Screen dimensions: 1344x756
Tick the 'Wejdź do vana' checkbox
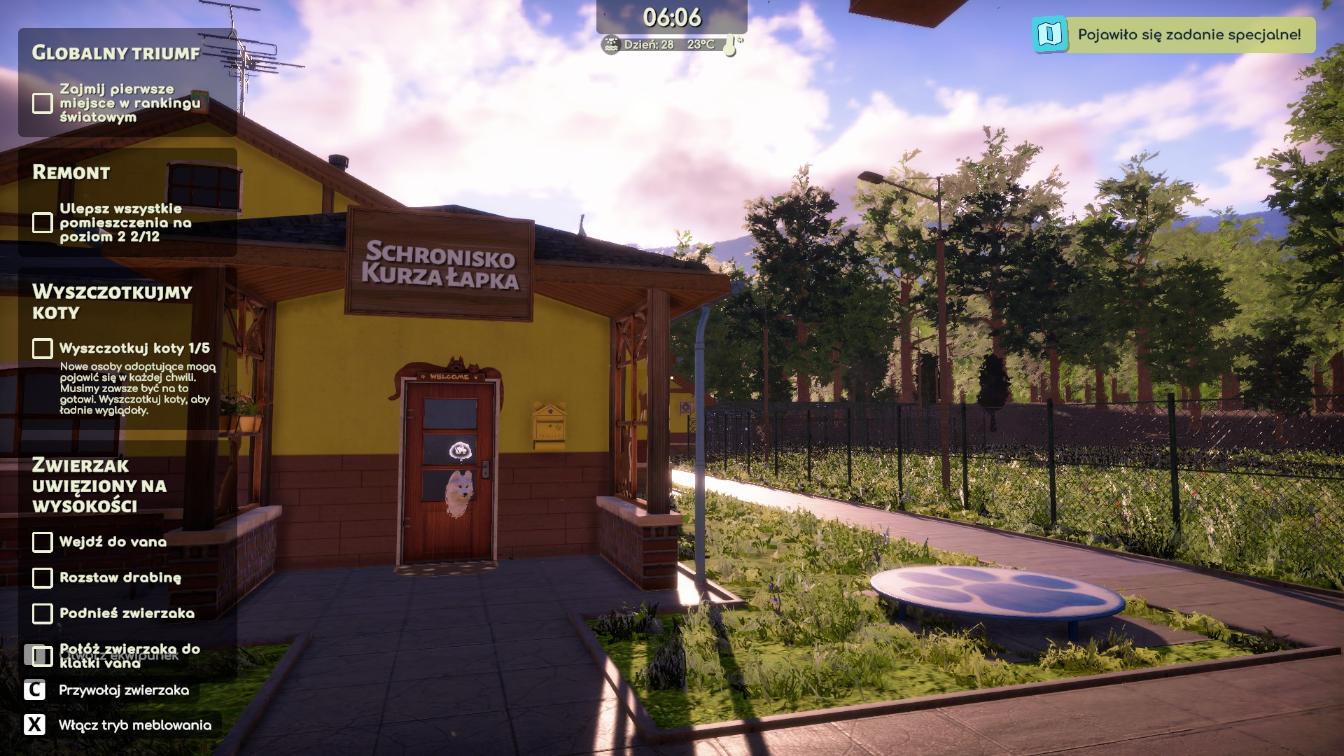point(42,542)
